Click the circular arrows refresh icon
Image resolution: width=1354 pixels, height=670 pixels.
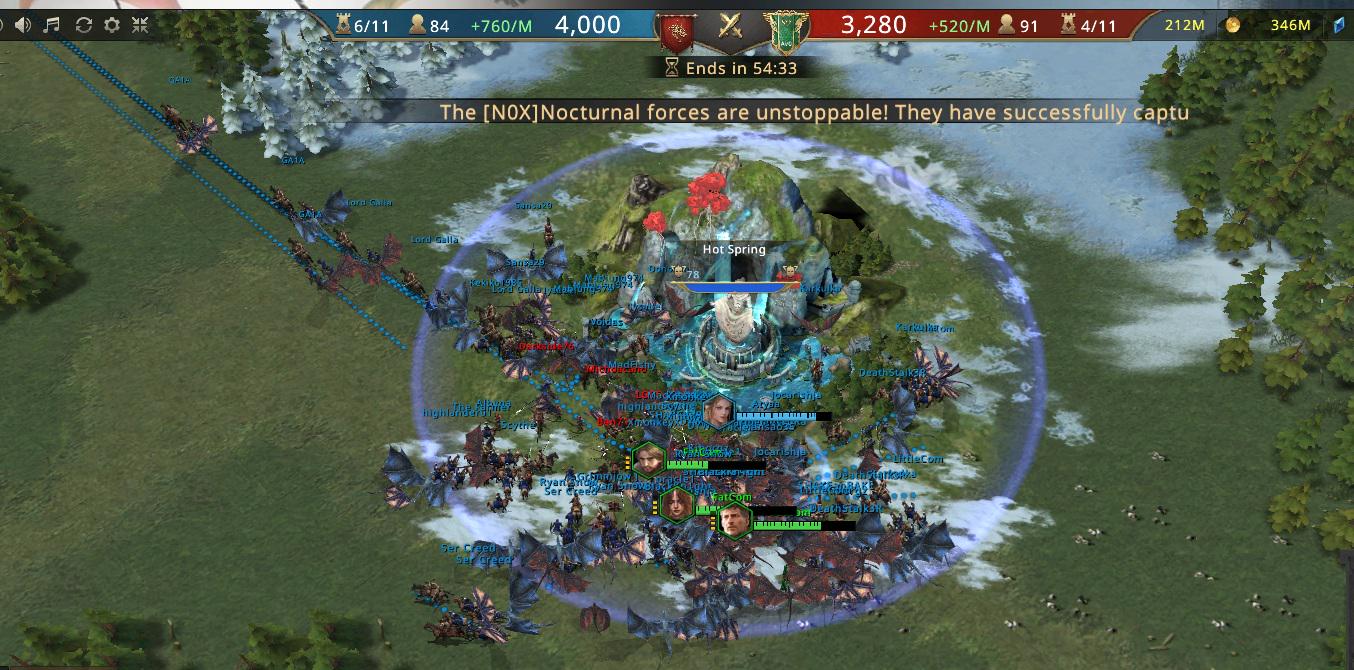point(83,25)
